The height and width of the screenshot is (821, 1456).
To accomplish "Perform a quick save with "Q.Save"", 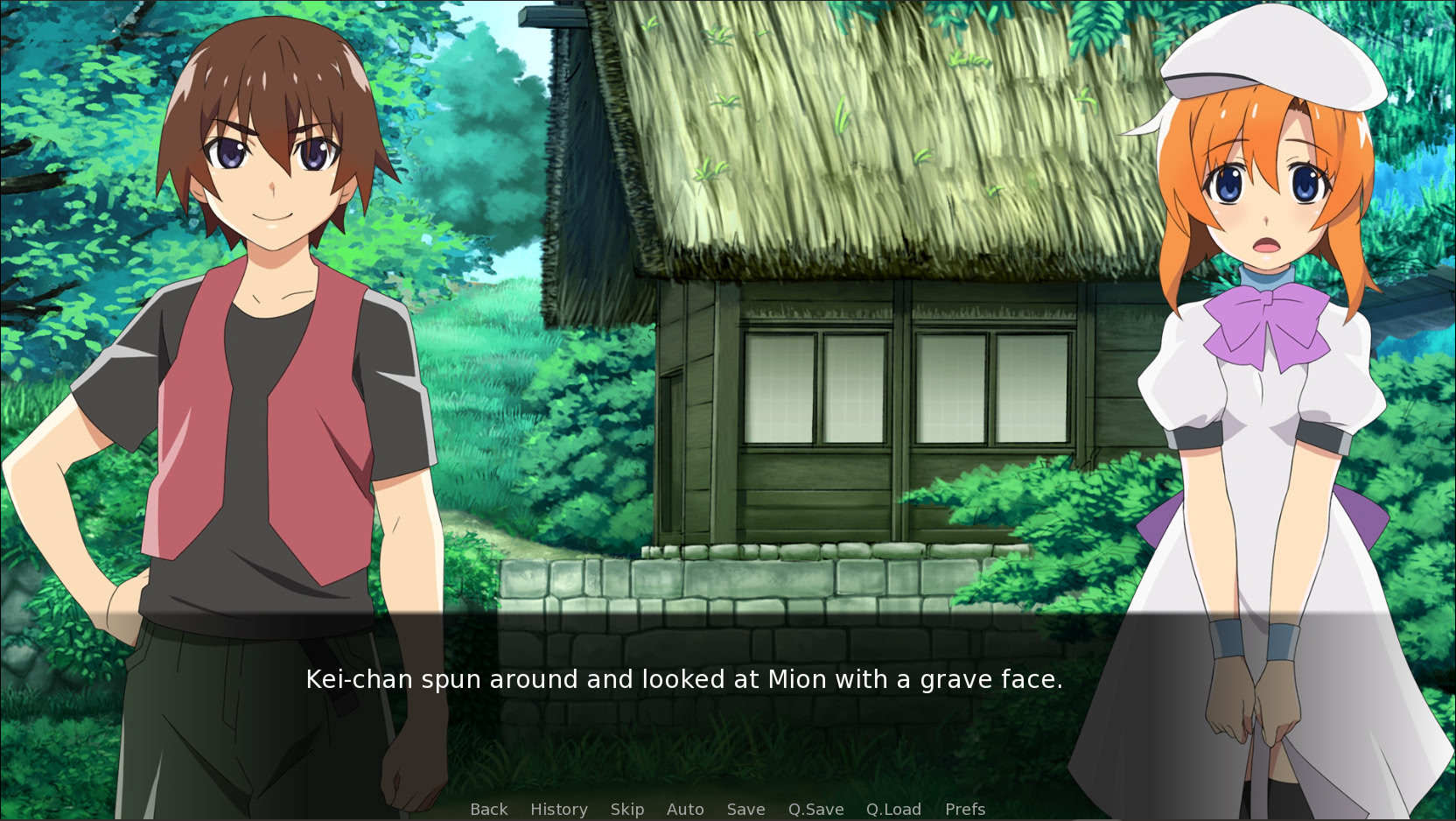I will point(815,809).
